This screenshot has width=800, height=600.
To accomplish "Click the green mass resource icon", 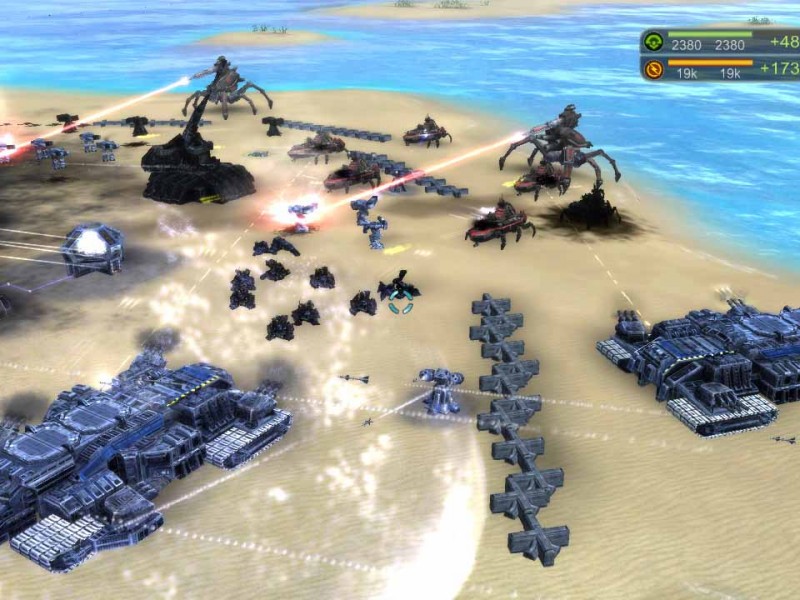I will (654, 42).
